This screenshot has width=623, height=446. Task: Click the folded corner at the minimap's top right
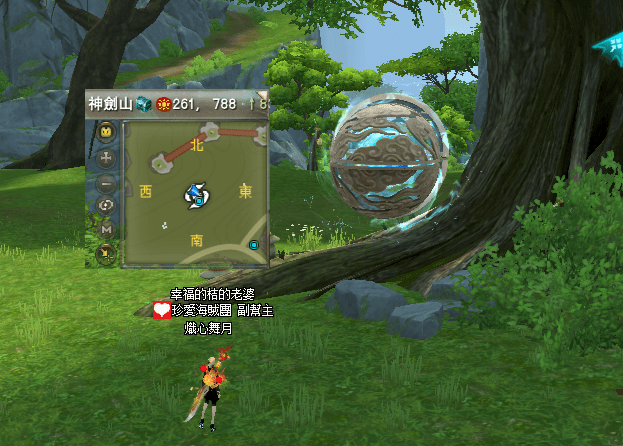click(x=263, y=97)
